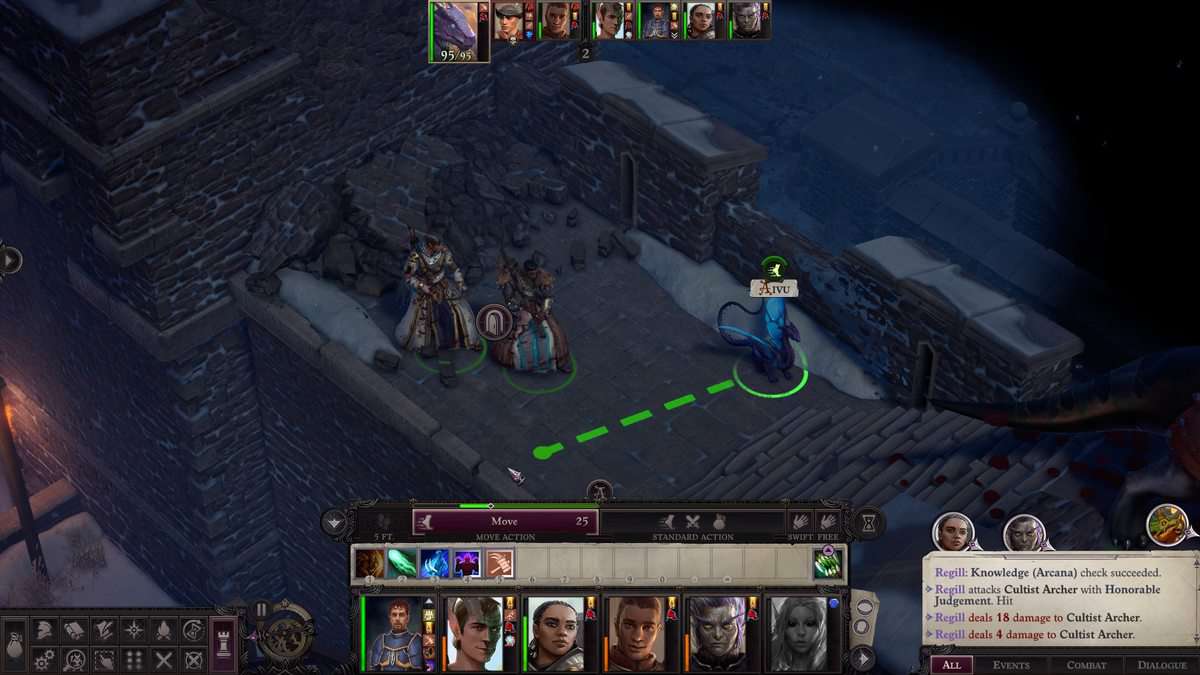Select the green claws ability slot
1200x675 pixels.
827,564
